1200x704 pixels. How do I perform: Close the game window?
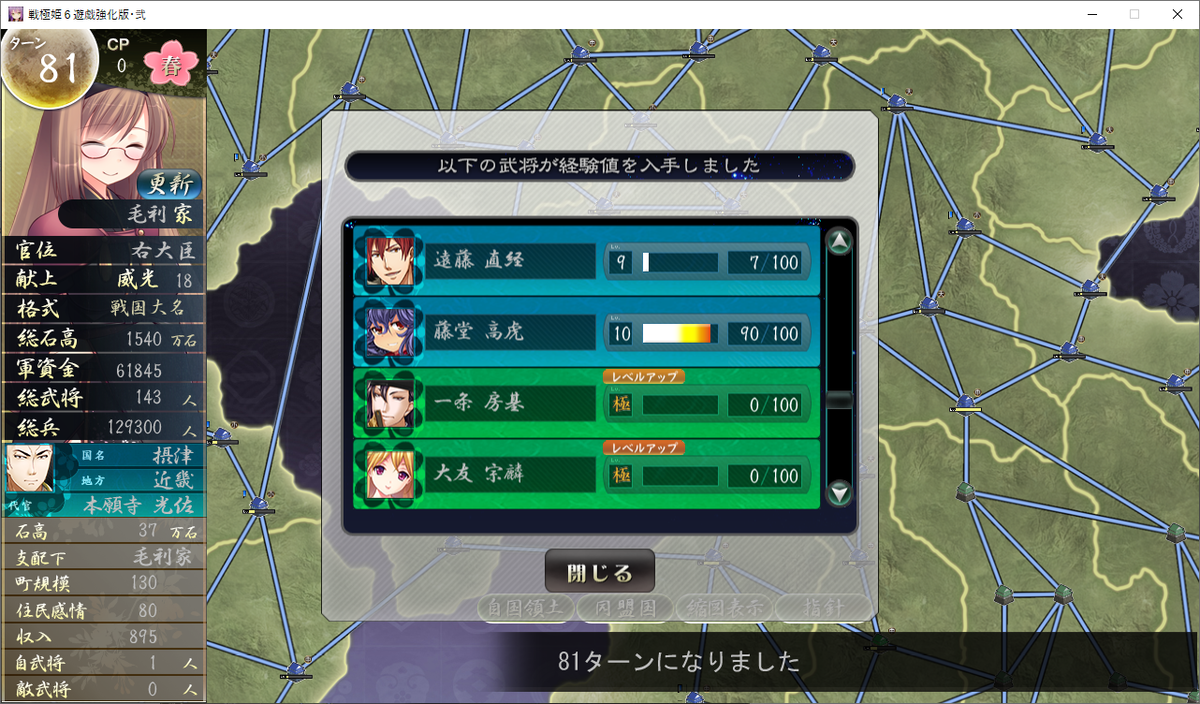1177,14
